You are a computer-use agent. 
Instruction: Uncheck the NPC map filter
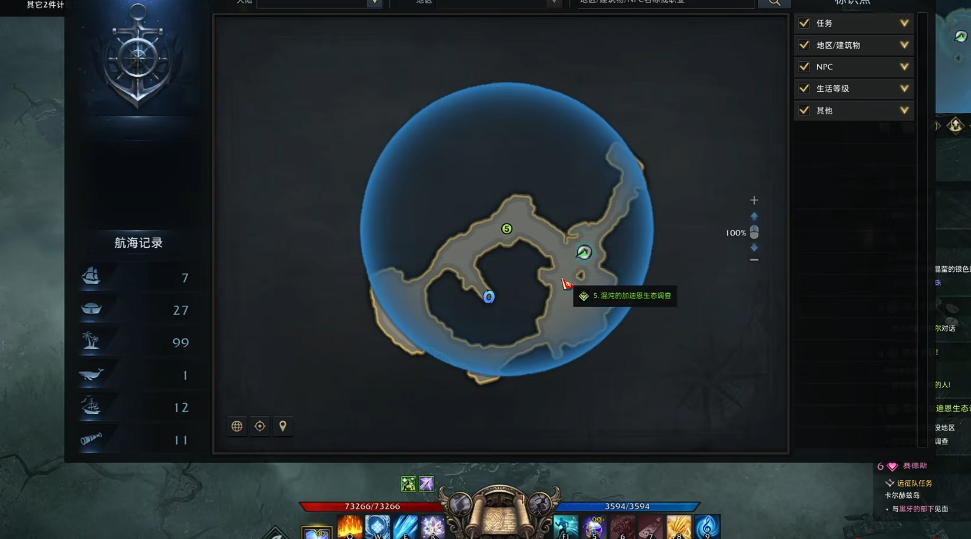pyautogui.click(x=803, y=67)
